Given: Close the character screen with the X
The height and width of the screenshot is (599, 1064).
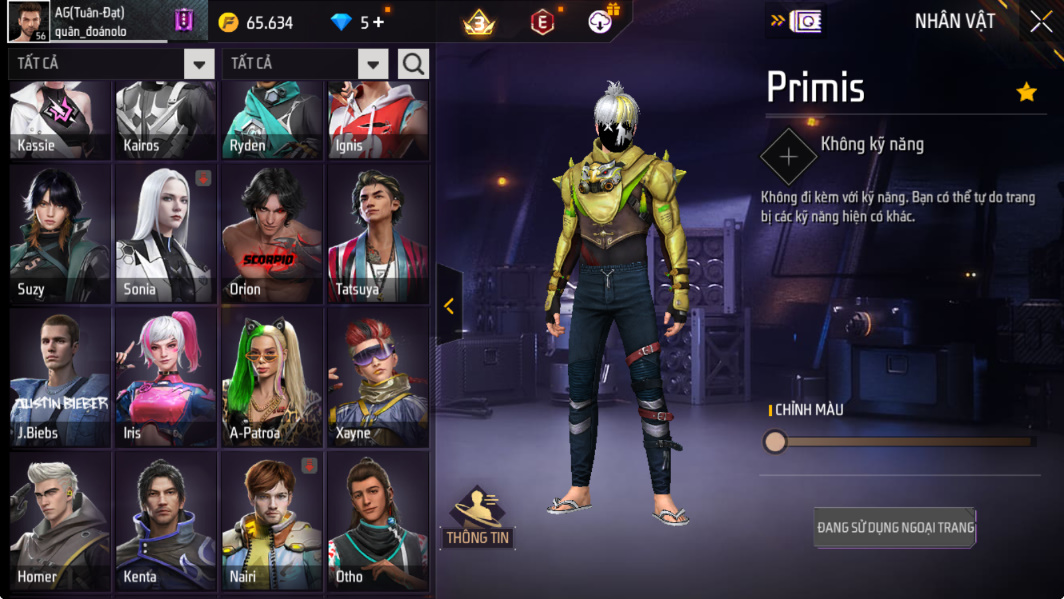Looking at the screenshot, I should (x=1041, y=22).
